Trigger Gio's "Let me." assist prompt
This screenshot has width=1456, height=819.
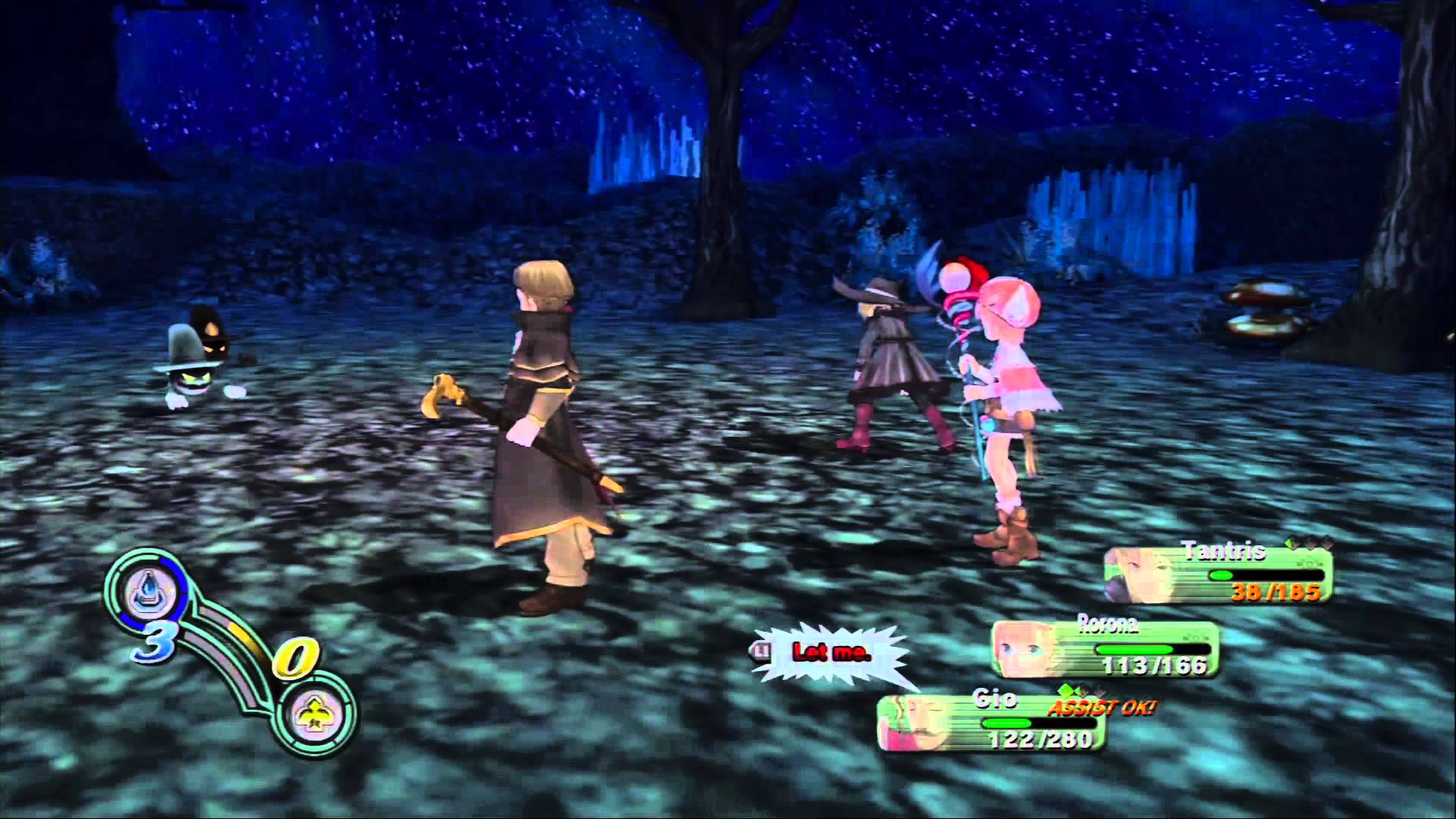click(x=831, y=652)
